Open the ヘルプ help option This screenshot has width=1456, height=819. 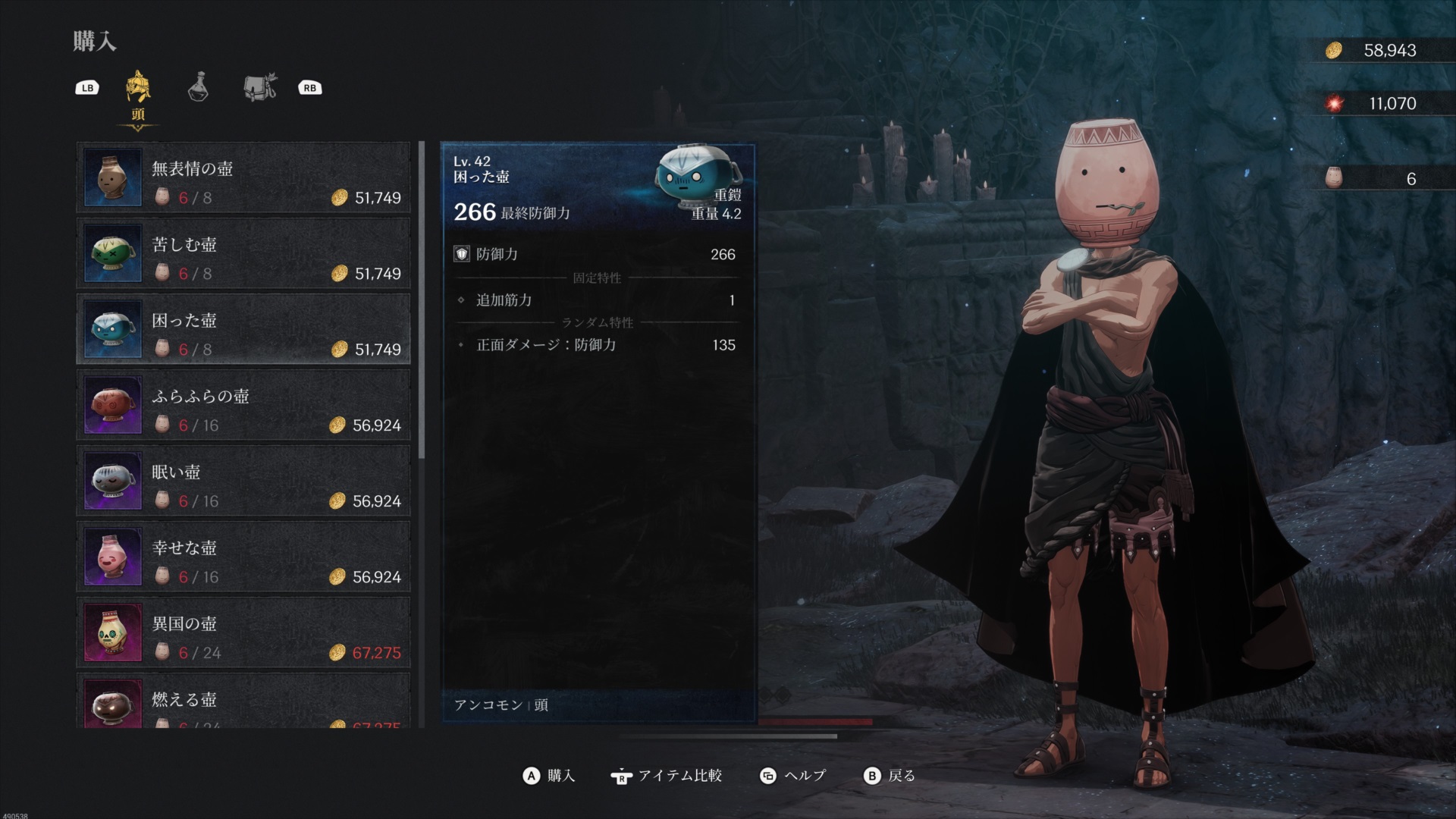793,776
